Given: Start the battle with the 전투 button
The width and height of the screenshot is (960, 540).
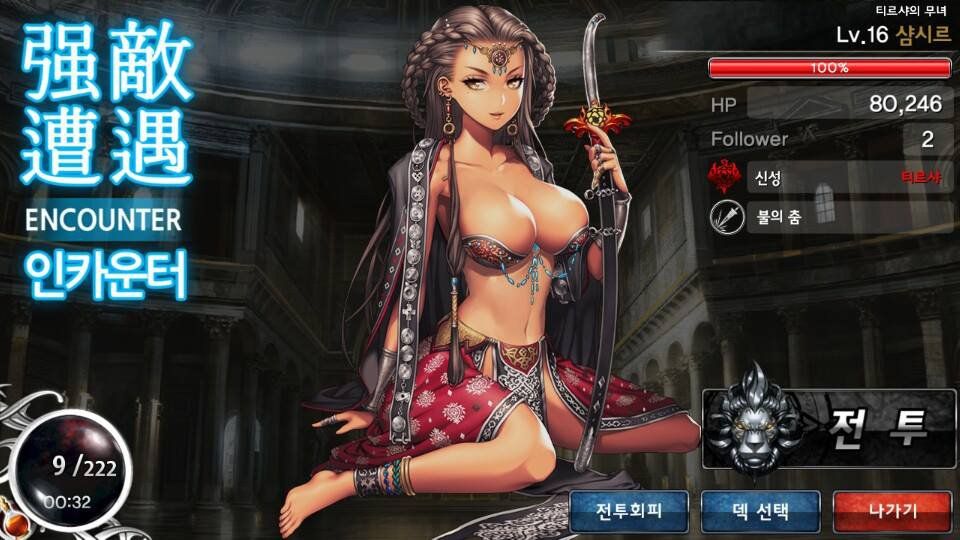Looking at the screenshot, I should [829, 429].
